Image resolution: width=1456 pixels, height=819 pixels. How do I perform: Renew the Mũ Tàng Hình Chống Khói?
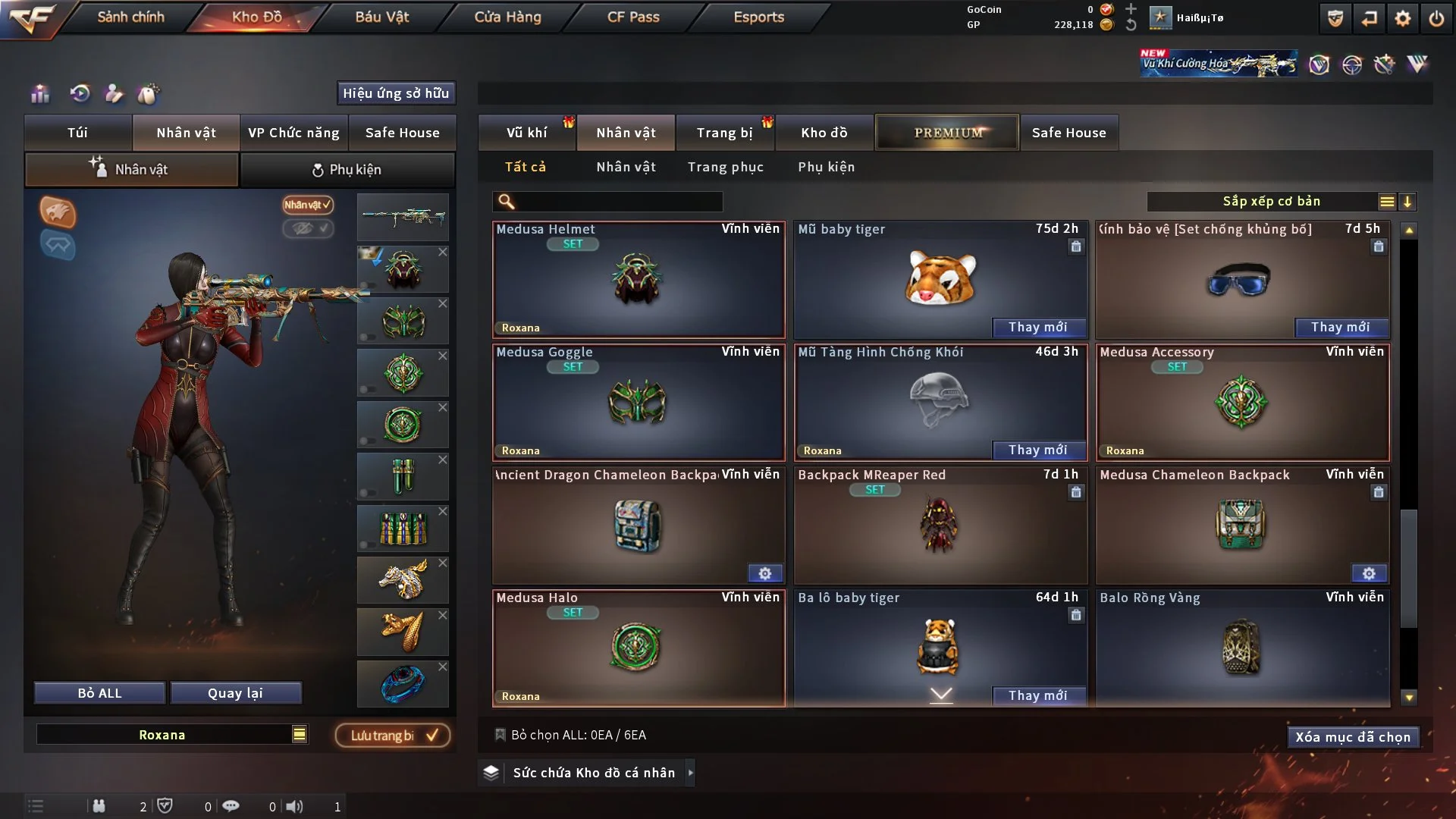coord(1037,450)
